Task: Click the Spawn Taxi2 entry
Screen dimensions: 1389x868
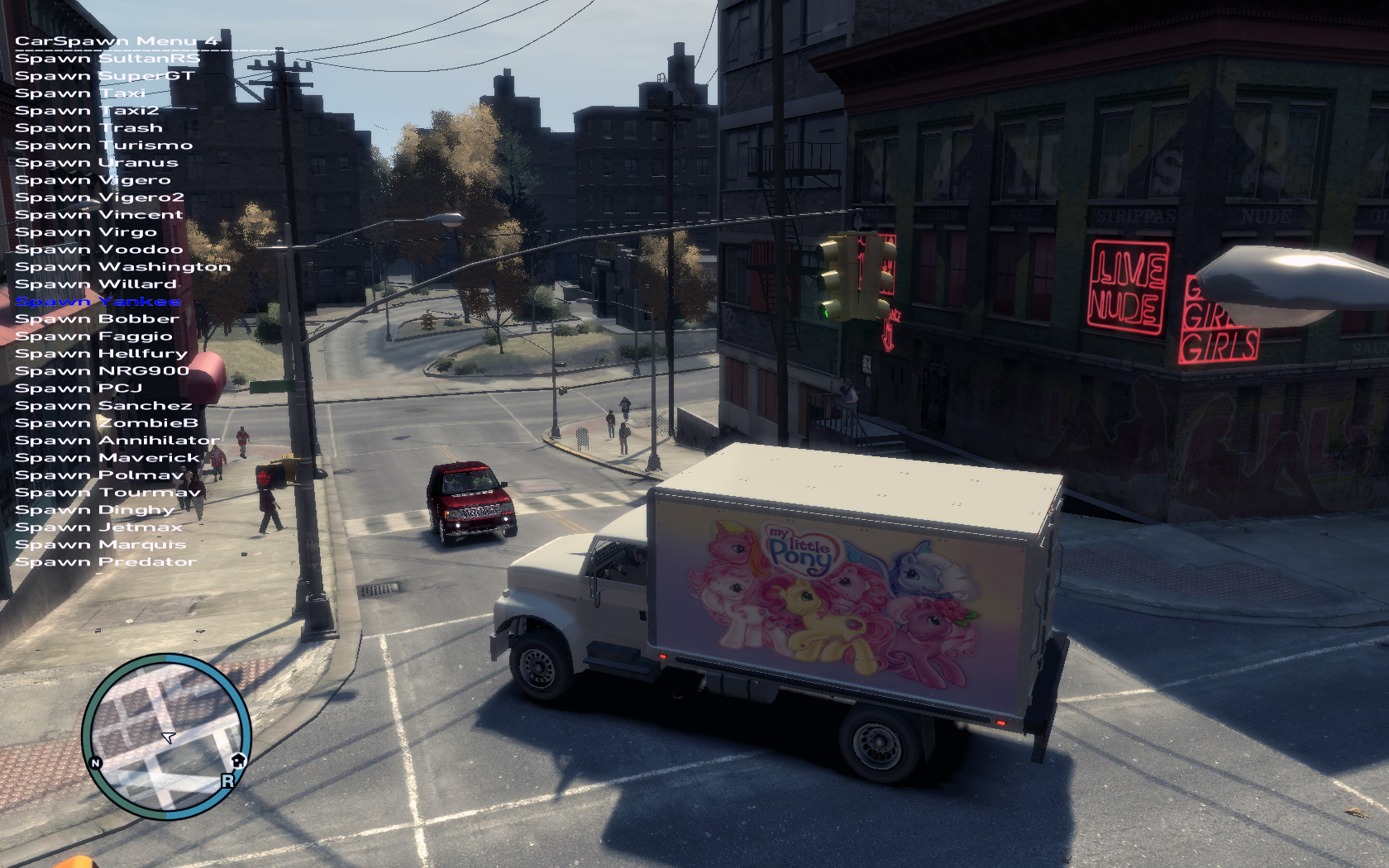Action: coord(87,111)
